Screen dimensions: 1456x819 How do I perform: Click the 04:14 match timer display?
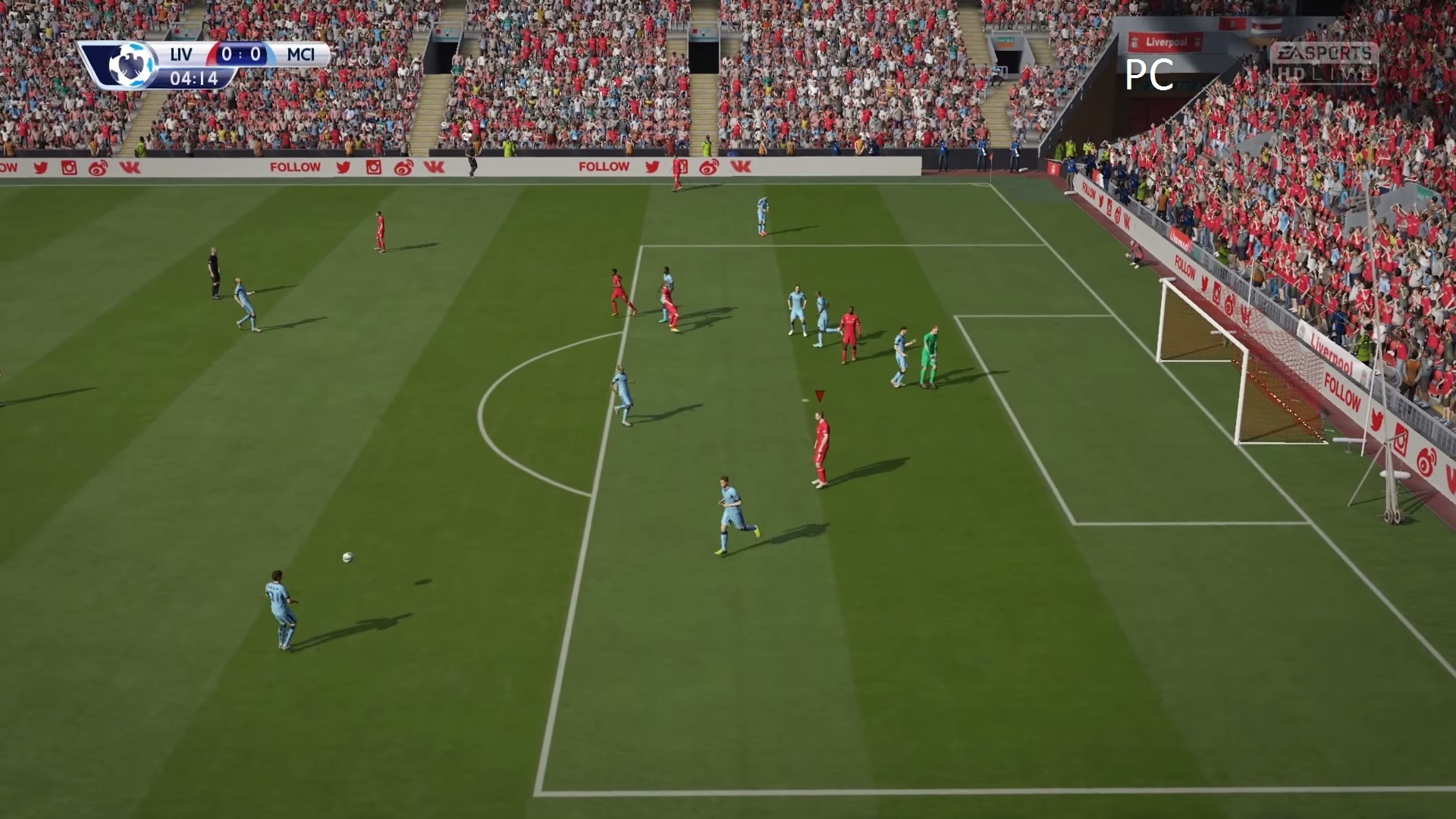click(196, 77)
